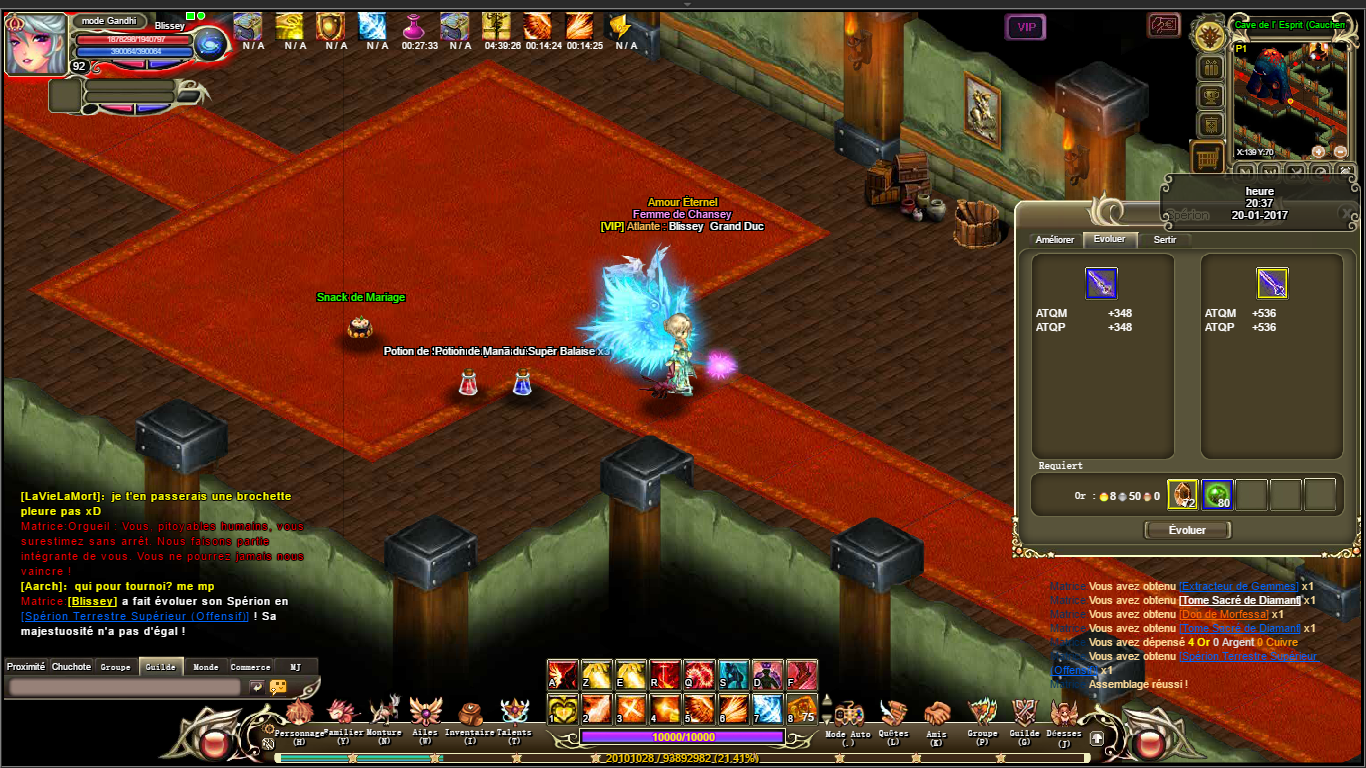
Task: Open the trophy achievements icon
Action: pyautogui.click(x=1210, y=97)
